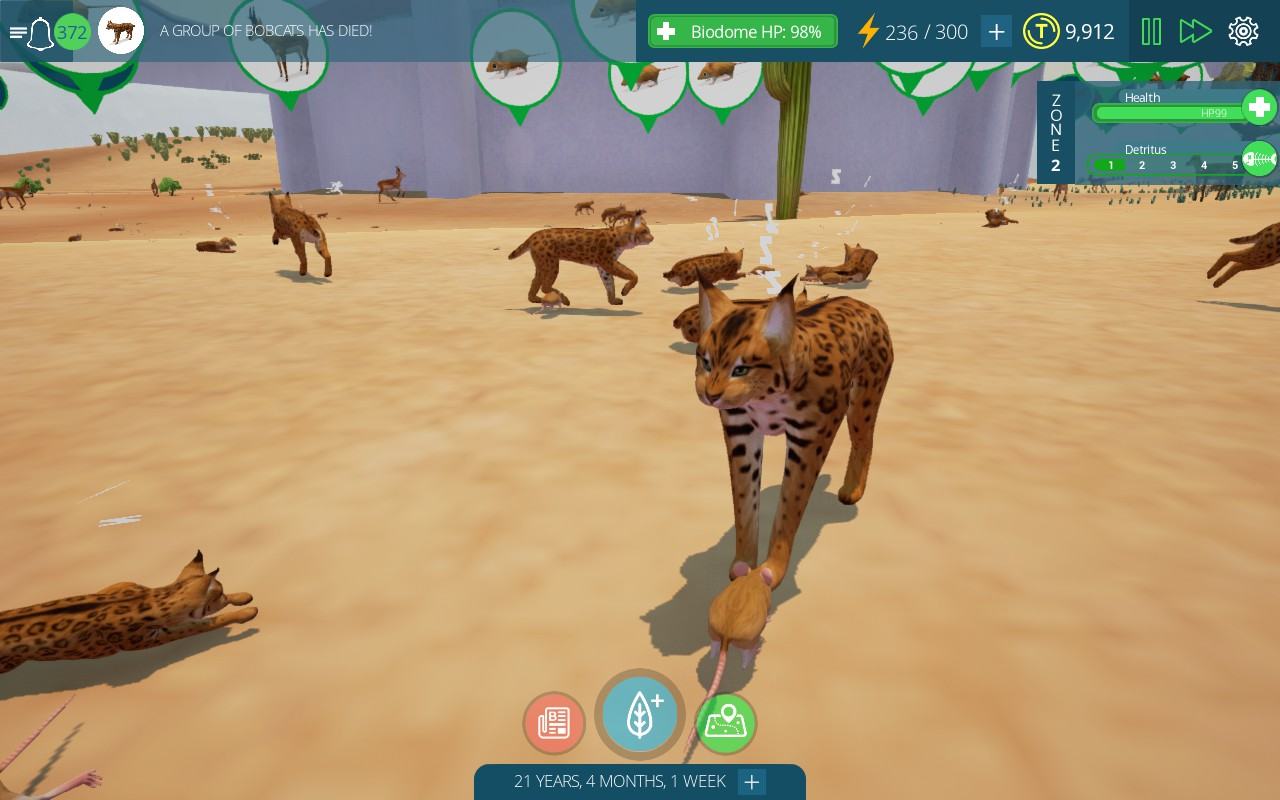Select the mouse species marker bubble
This screenshot has width=1280, height=800.
click(515, 62)
